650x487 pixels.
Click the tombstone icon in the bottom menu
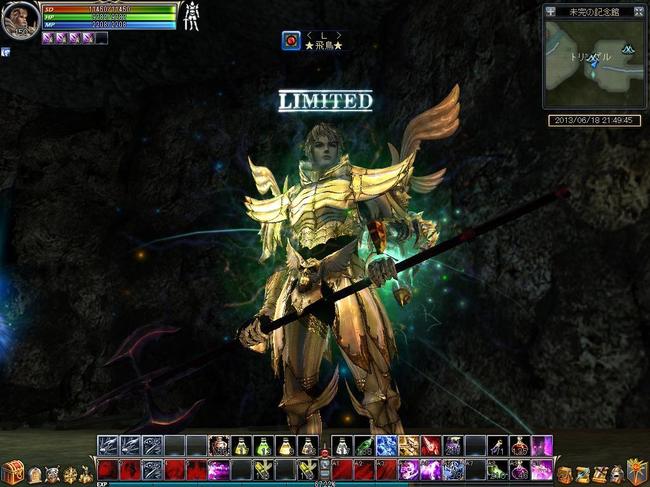(35, 474)
